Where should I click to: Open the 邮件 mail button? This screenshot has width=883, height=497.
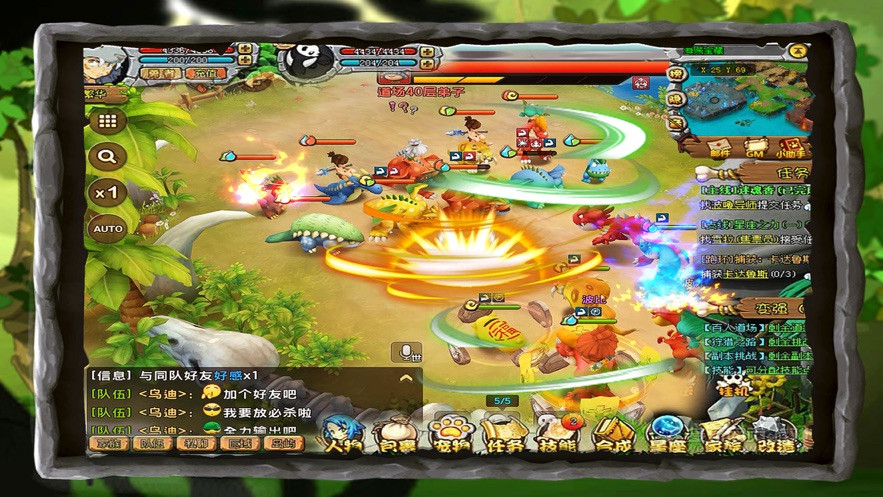click(x=719, y=148)
